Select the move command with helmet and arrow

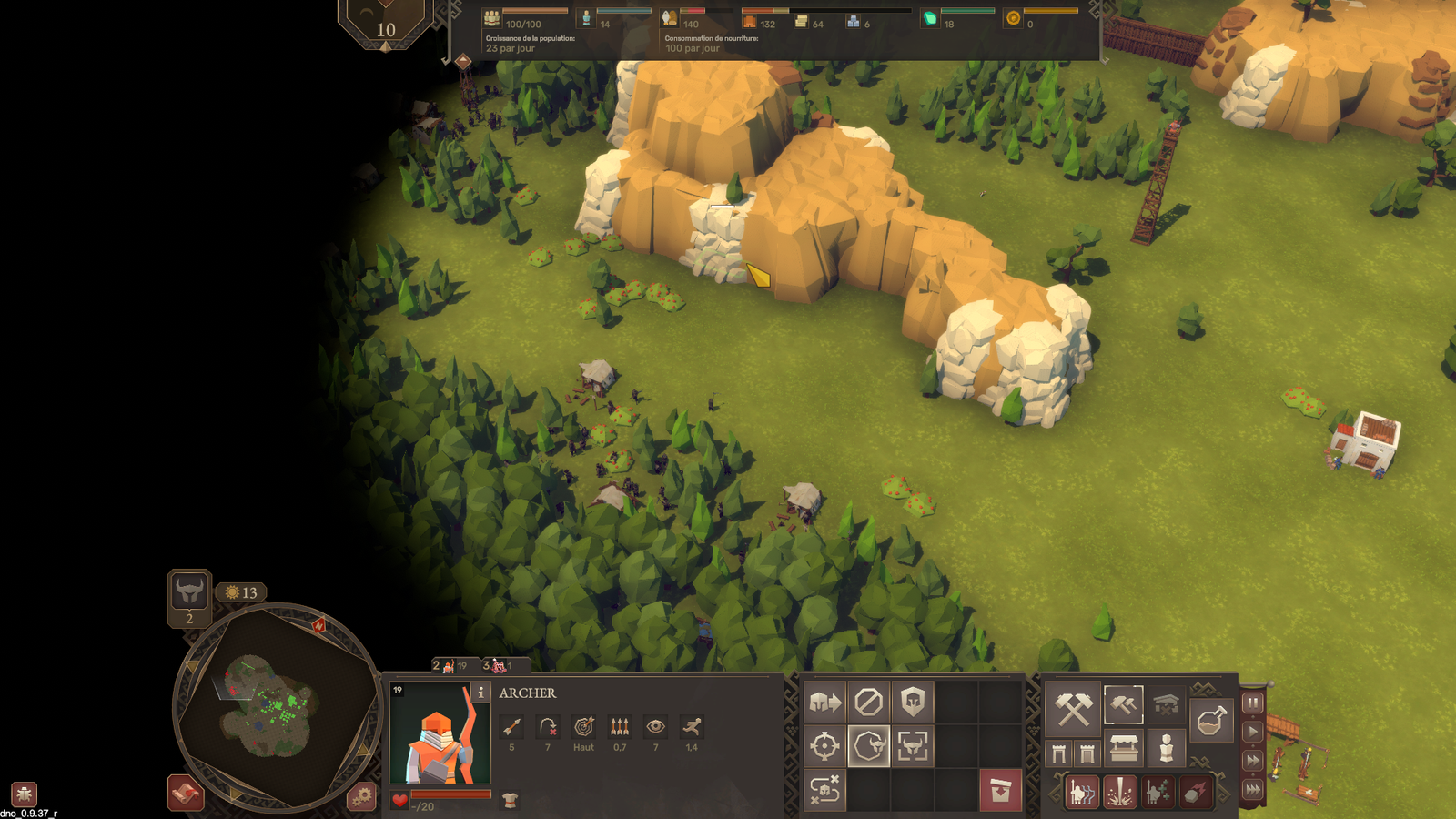click(824, 703)
